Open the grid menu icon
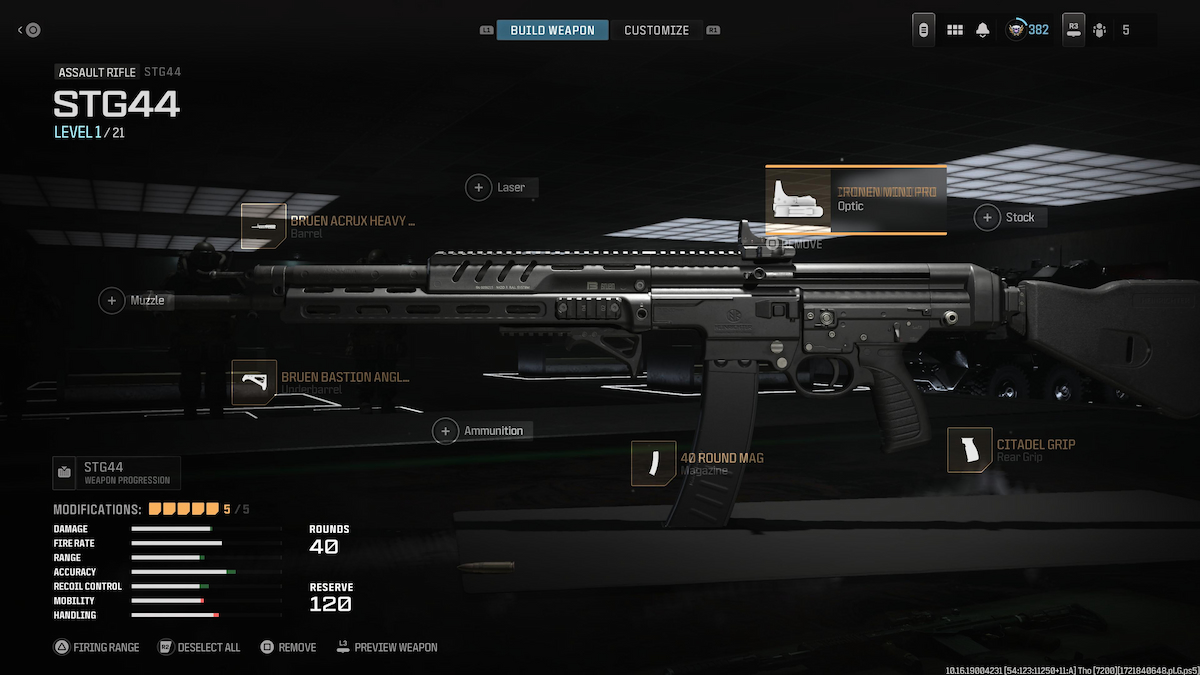 click(x=955, y=30)
